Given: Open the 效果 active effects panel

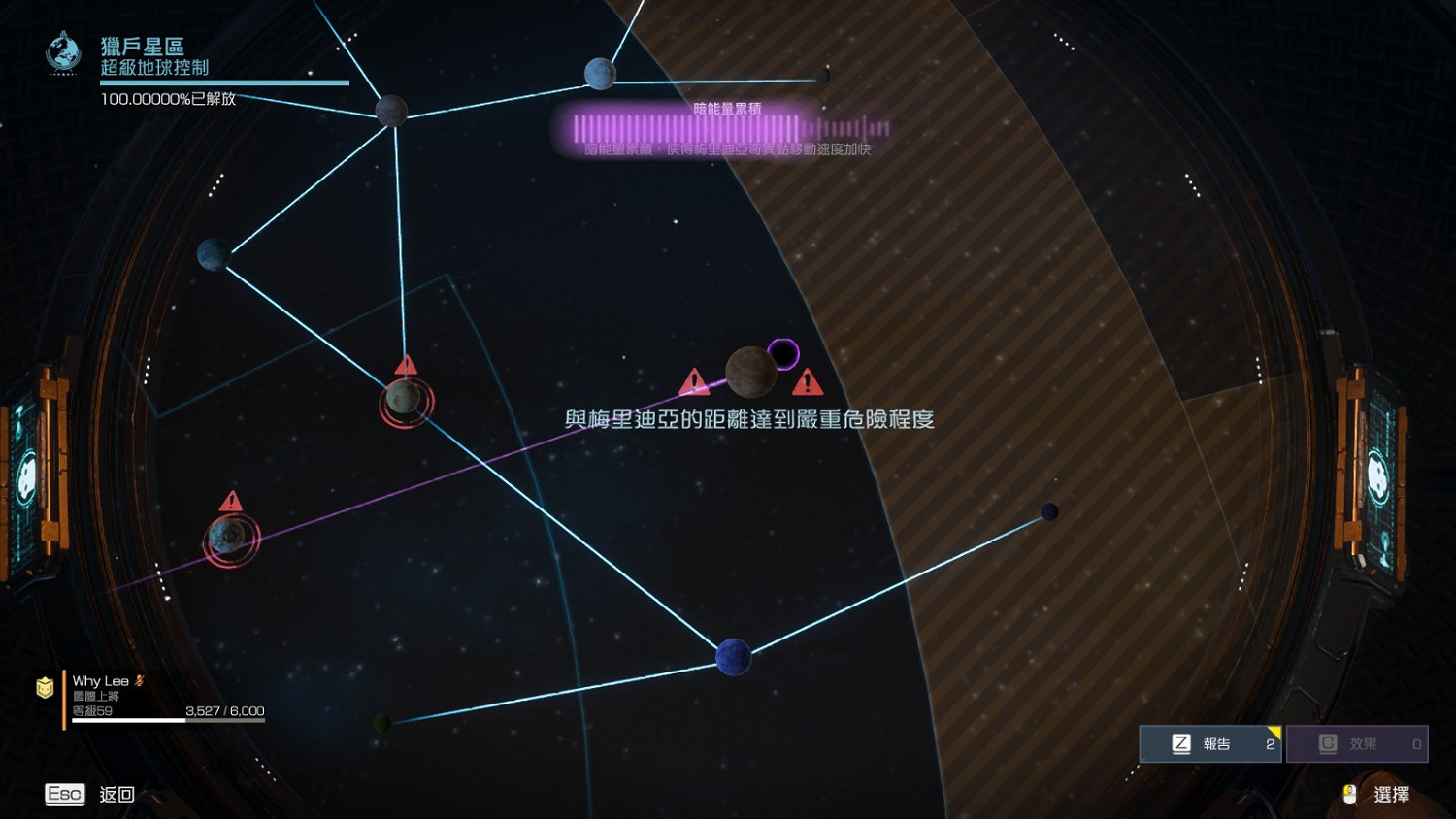Looking at the screenshot, I should [1357, 743].
